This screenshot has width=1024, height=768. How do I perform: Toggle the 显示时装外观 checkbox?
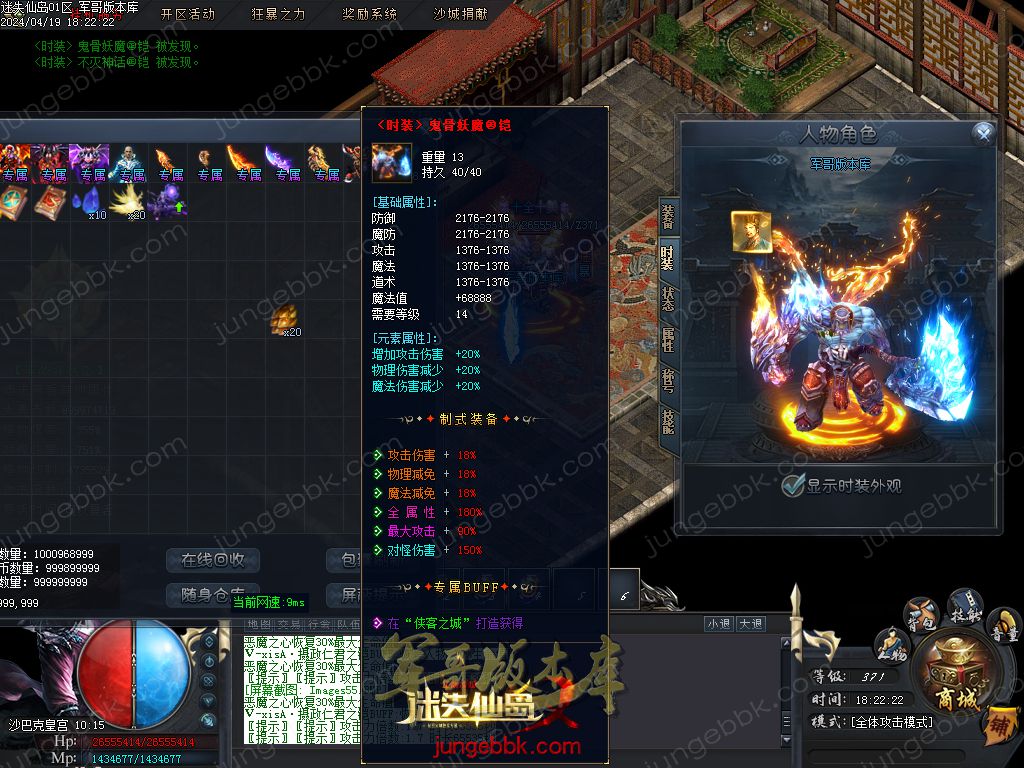(793, 486)
